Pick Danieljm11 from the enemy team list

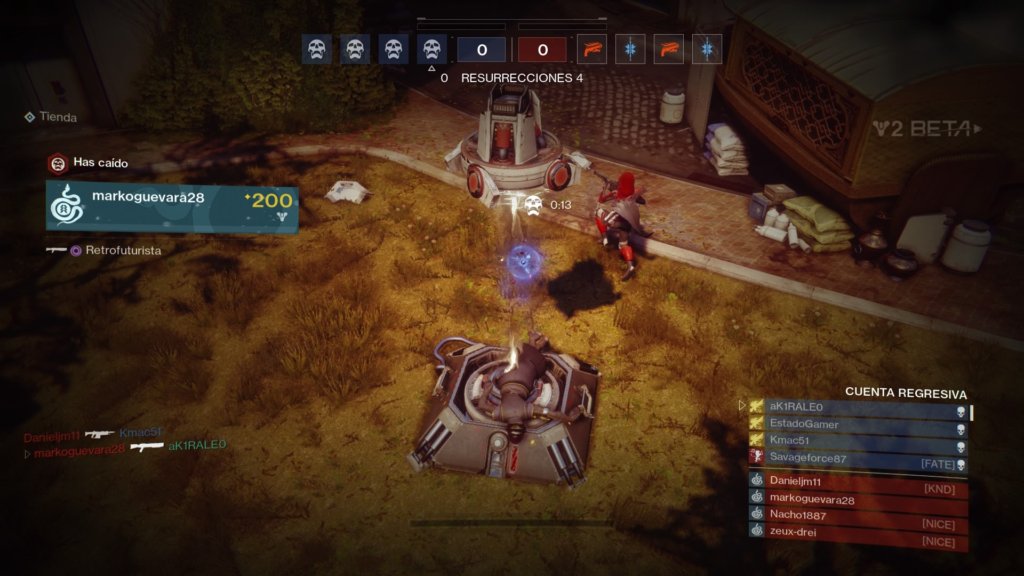858,482
